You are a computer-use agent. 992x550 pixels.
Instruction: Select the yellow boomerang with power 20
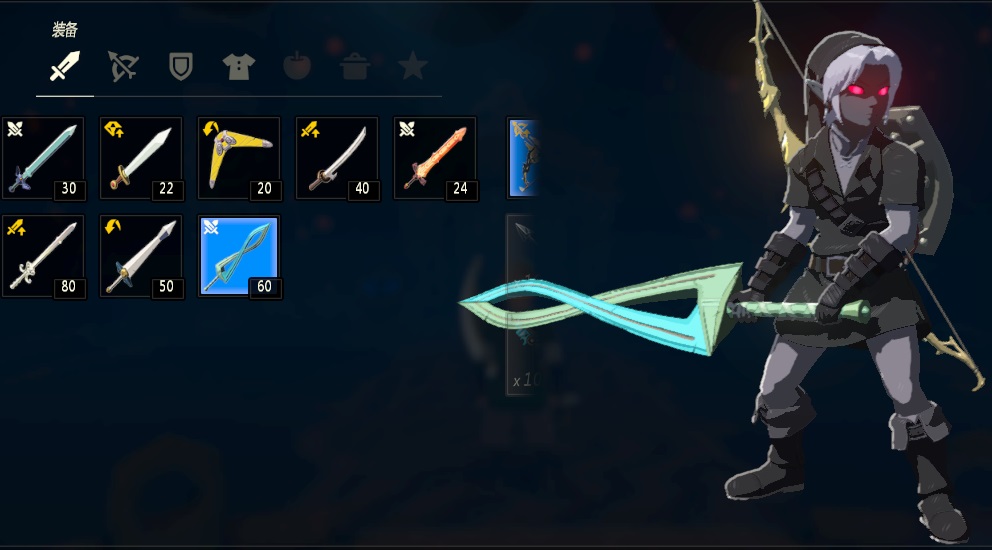(239, 158)
